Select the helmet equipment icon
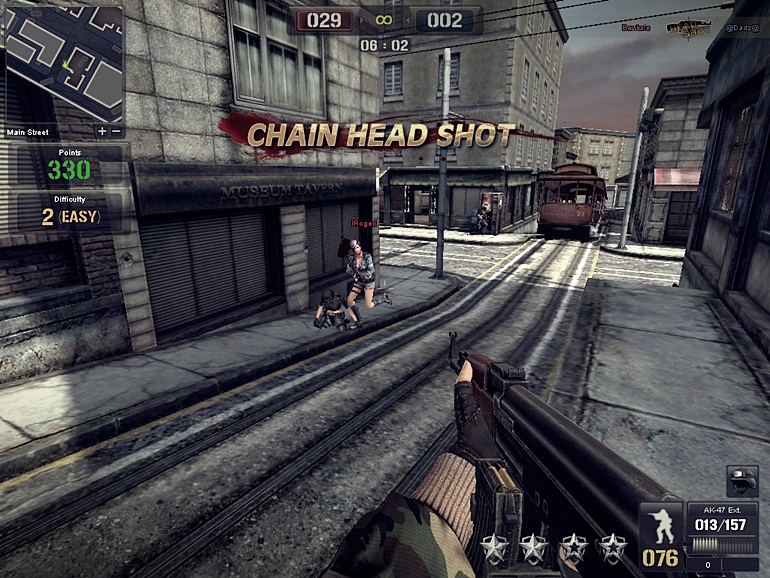770x578 pixels. coord(741,482)
